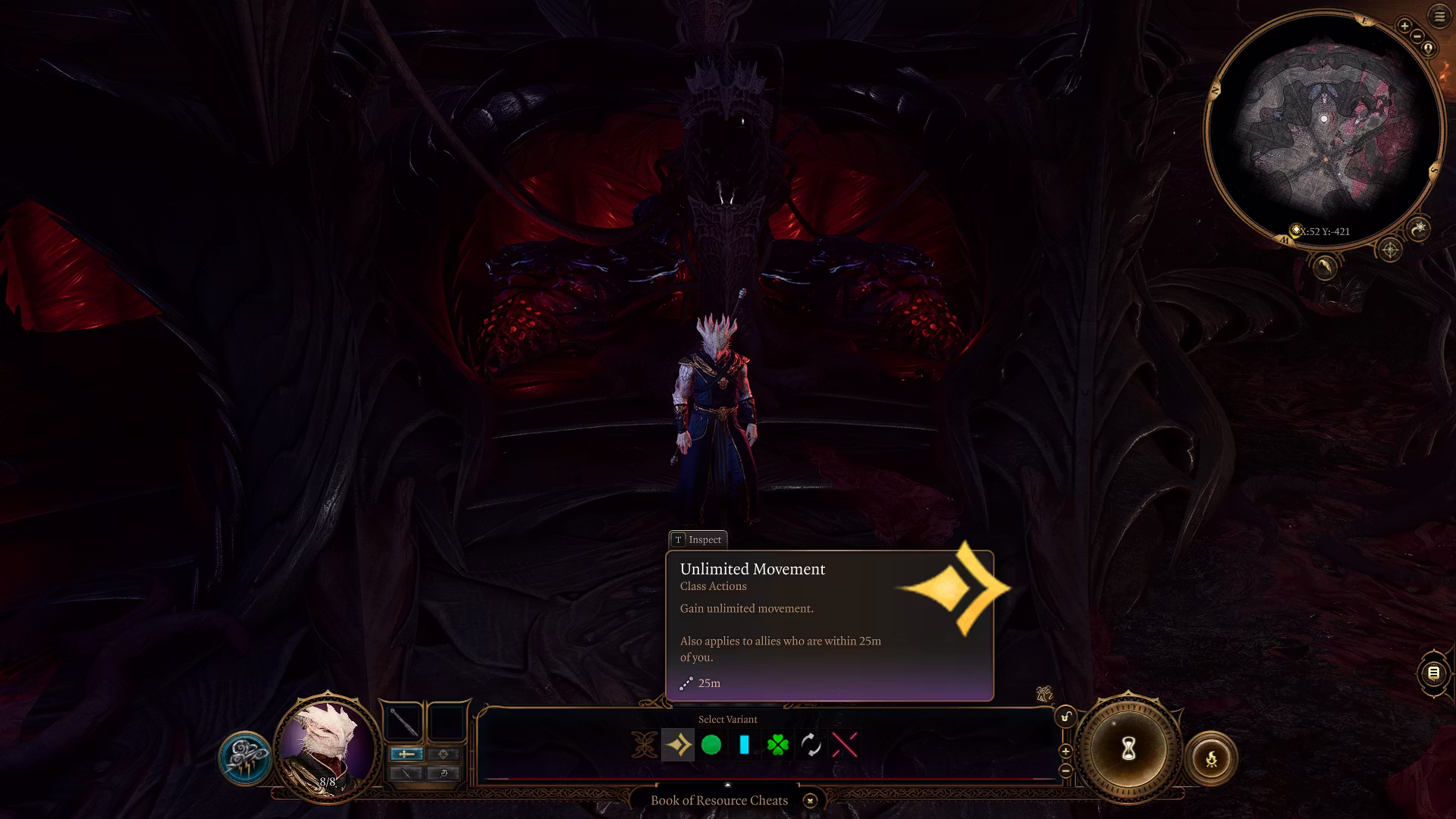Pick the cyan rectangle variant
Image resolution: width=1456 pixels, height=819 pixels.
click(744, 745)
